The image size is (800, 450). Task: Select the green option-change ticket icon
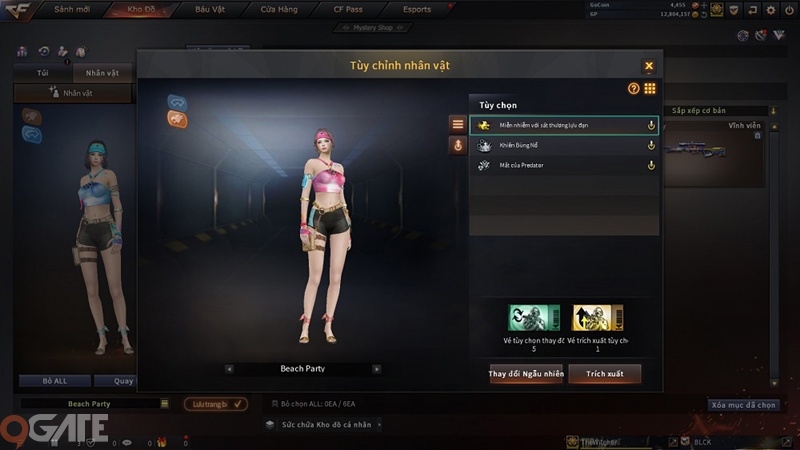click(x=533, y=318)
